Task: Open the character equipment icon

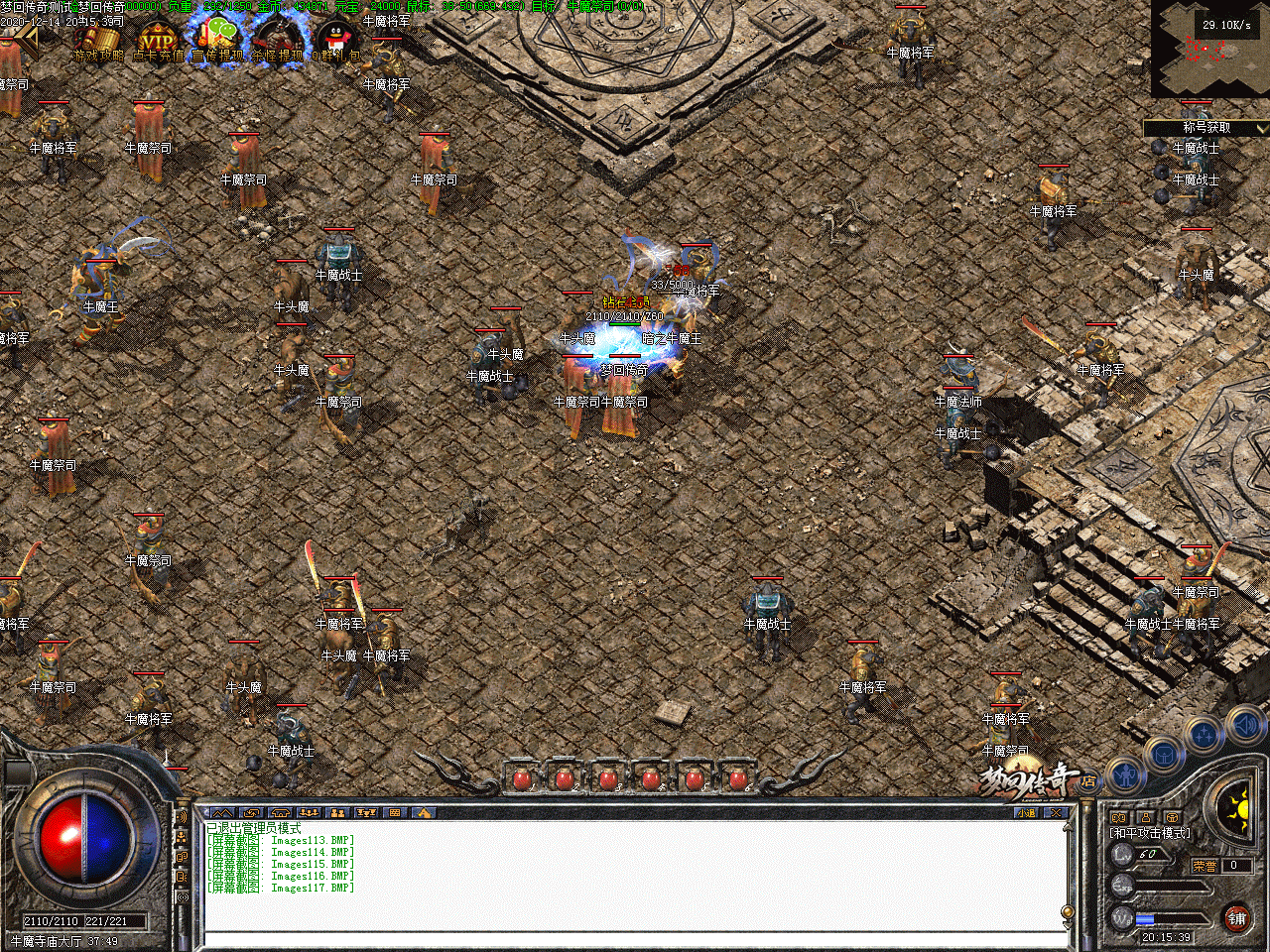Action: click(1125, 776)
